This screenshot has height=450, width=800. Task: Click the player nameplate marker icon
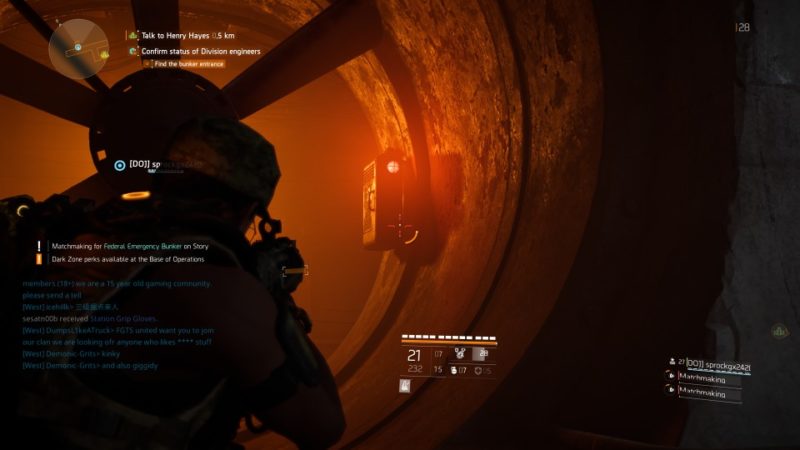120,165
